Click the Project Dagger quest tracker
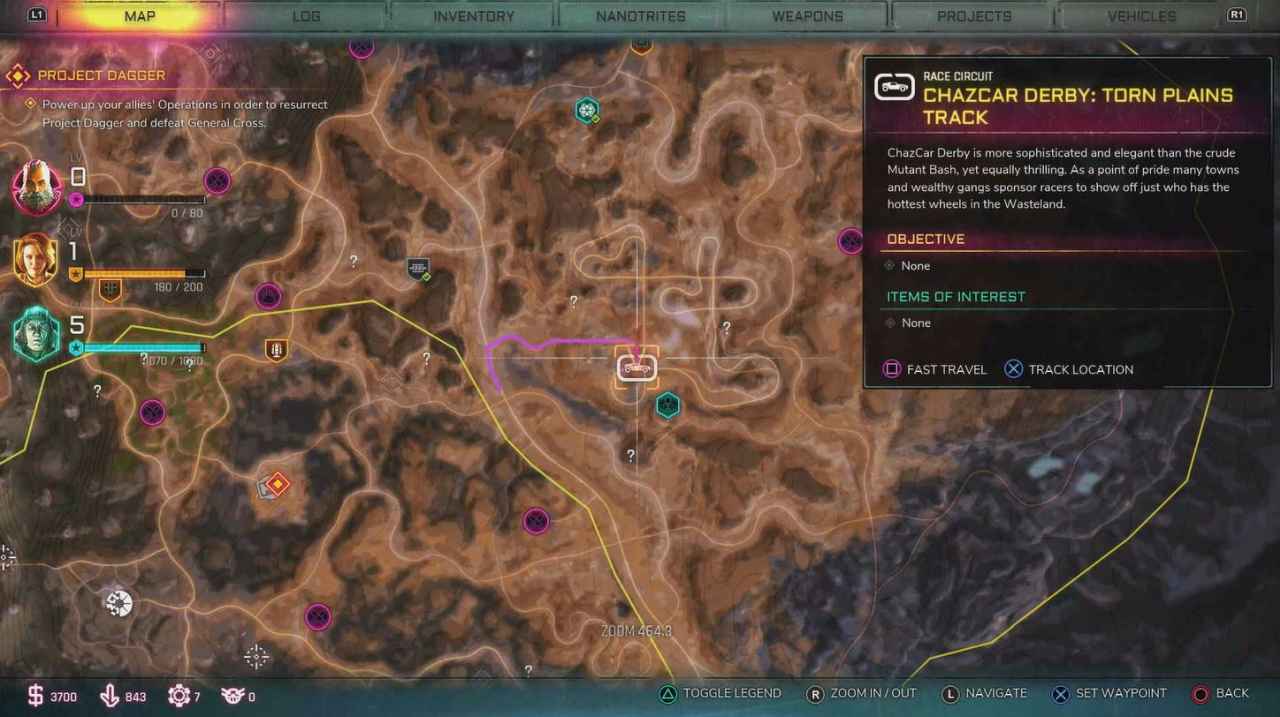Viewport: 1280px width, 717px height. pyautogui.click(x=101, y=76)
